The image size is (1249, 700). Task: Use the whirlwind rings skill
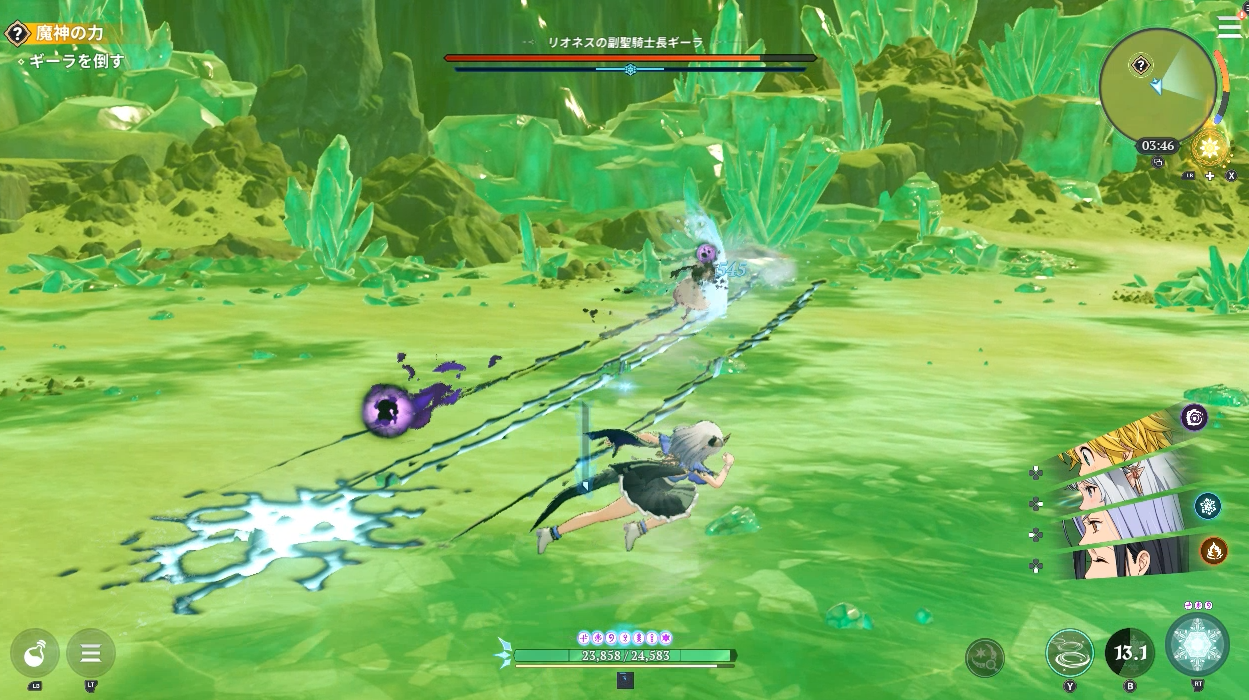(x=1069, y=653)
